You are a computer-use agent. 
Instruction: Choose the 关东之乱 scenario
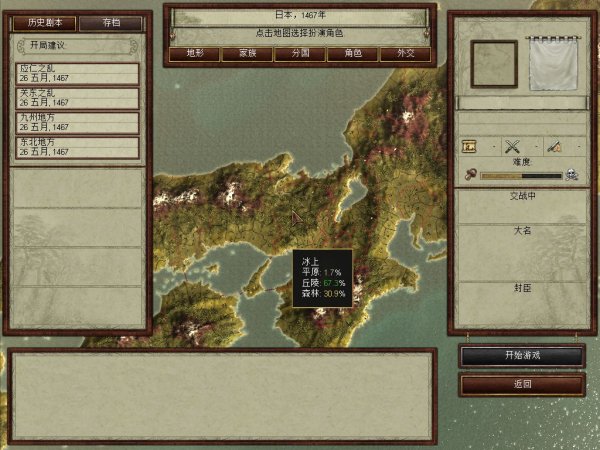78,98
